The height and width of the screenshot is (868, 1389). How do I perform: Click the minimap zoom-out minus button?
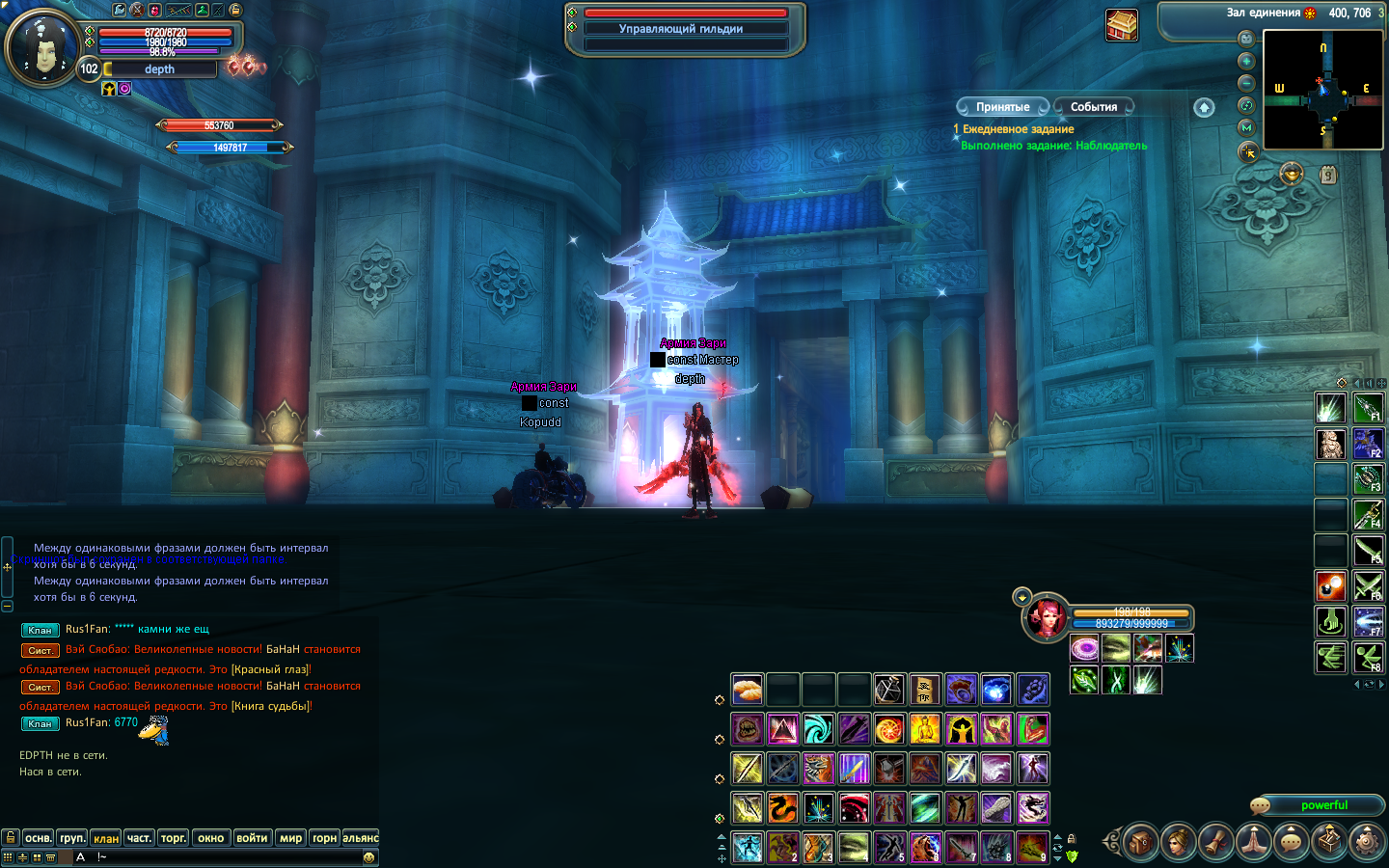tap(1246, 83)
